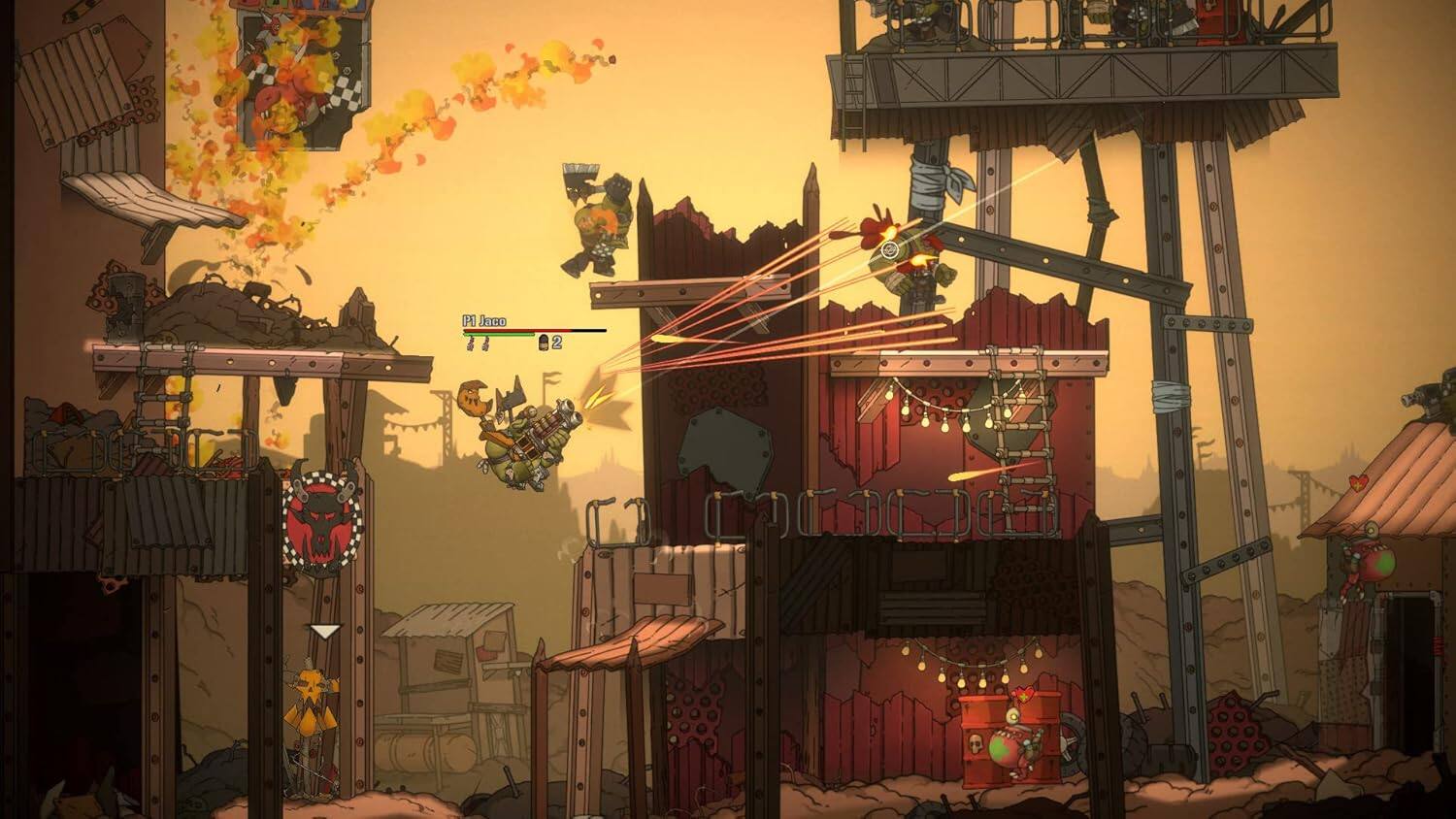Click the skull symbol on the red barrel
Viewport: 1456px width, 819px height.
[975, 743]
